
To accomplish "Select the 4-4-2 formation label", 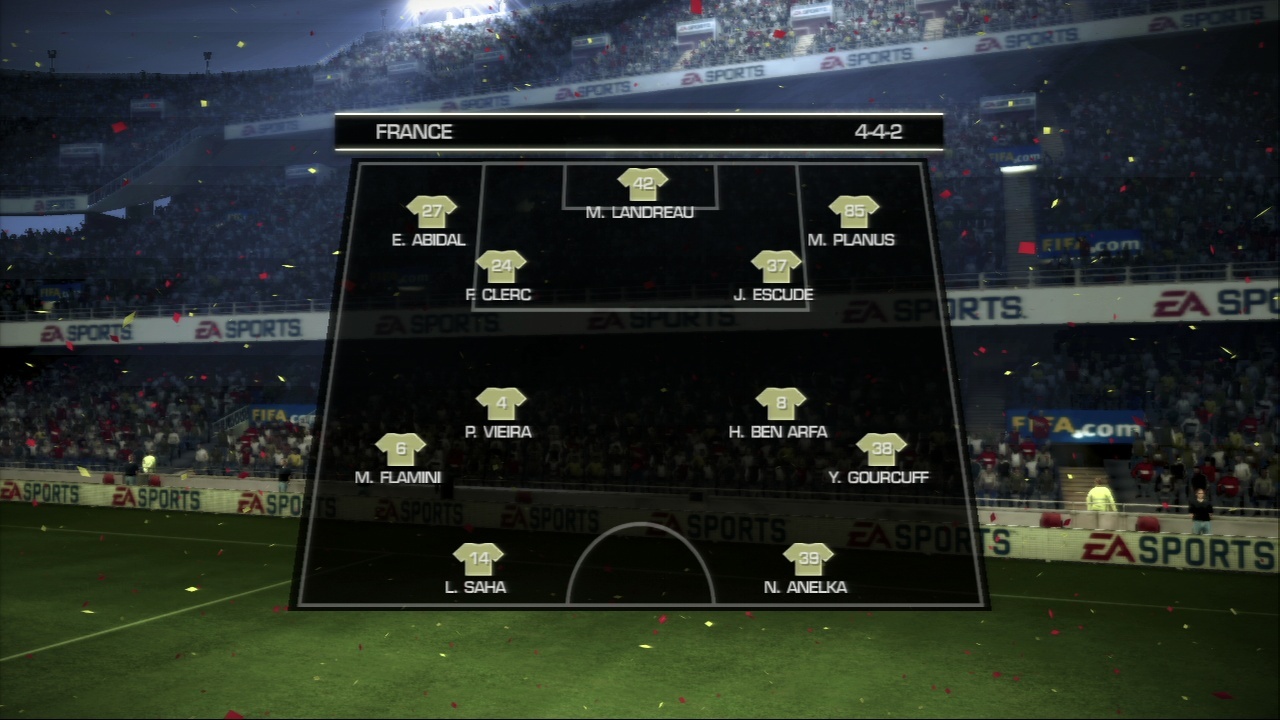I will (x=878, y=132).
